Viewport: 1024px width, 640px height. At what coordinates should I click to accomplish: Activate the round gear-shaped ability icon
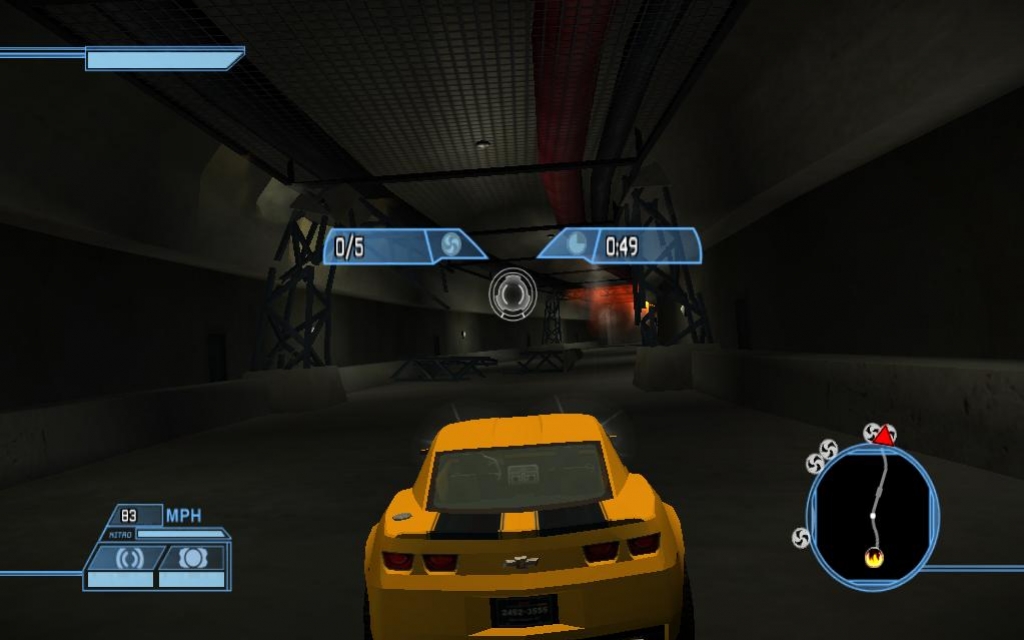click(x=193, y=558)
